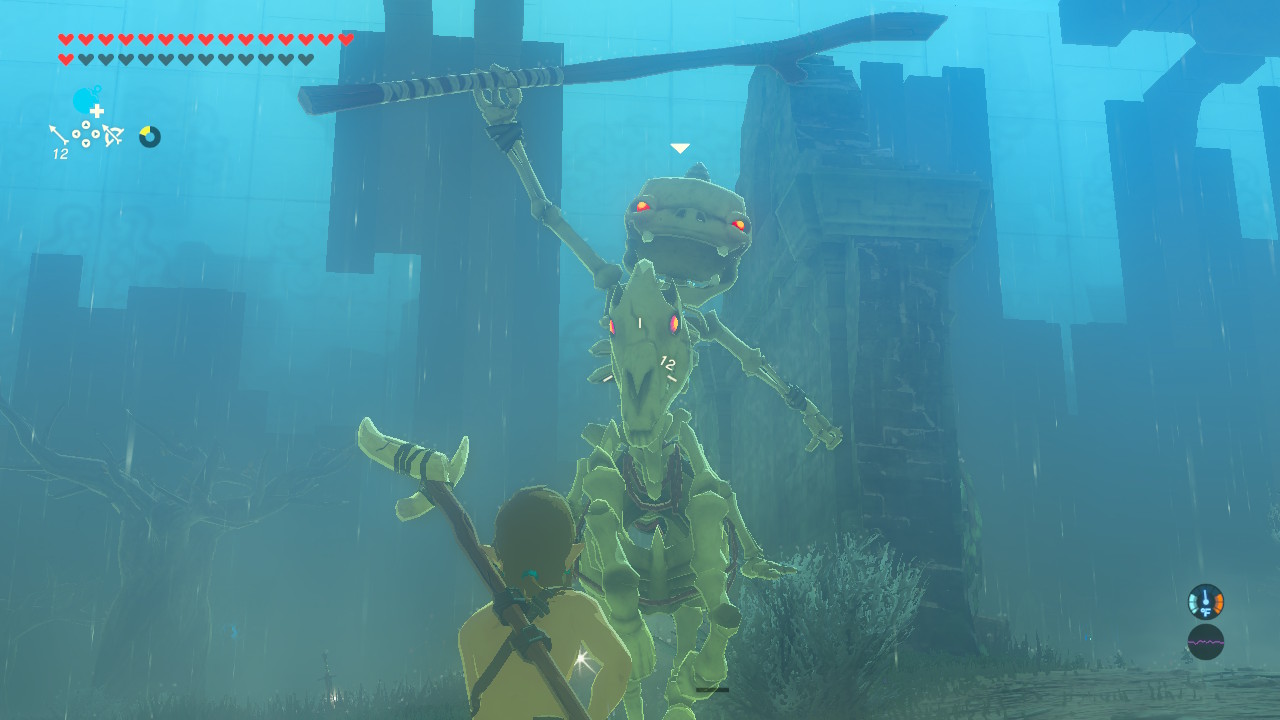
Task: Click the Stalkoblin rider's skull head
Action: tap(685, 215)
